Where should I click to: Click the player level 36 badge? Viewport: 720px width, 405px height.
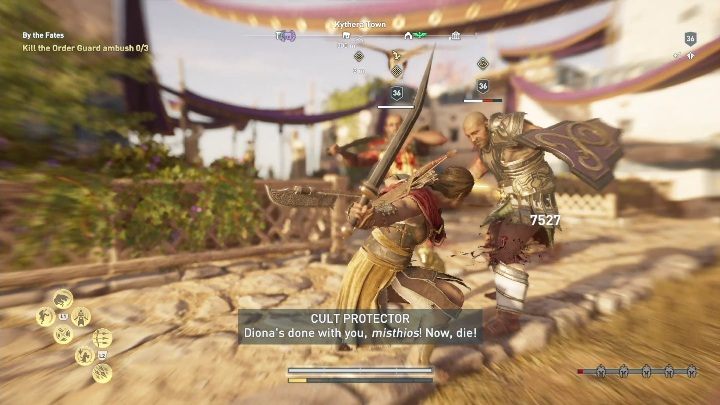coord(690,39)
